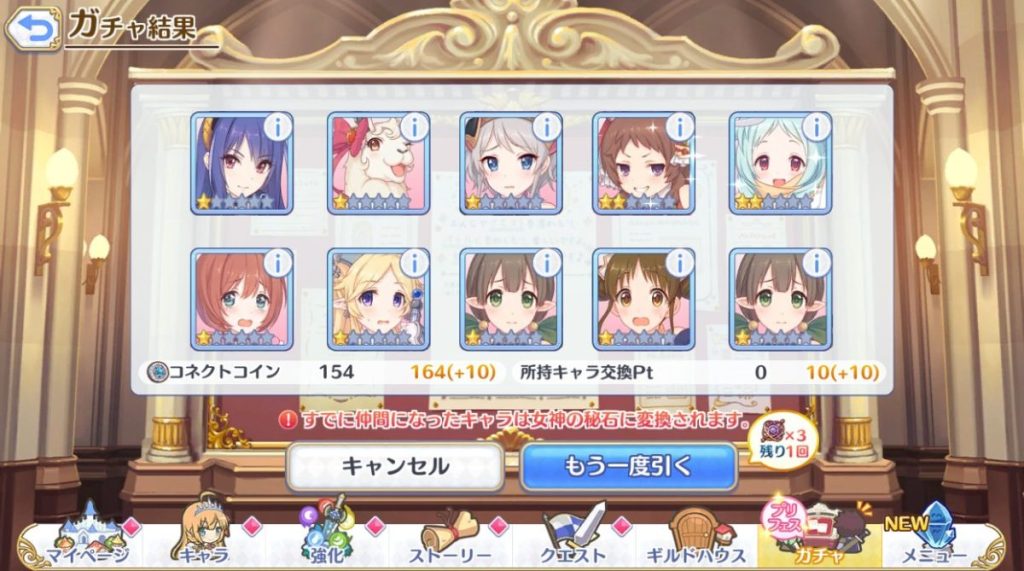The image size is (1024, 571).
Task: Select the mint-haired character card
Action: (x=780, y=163)
